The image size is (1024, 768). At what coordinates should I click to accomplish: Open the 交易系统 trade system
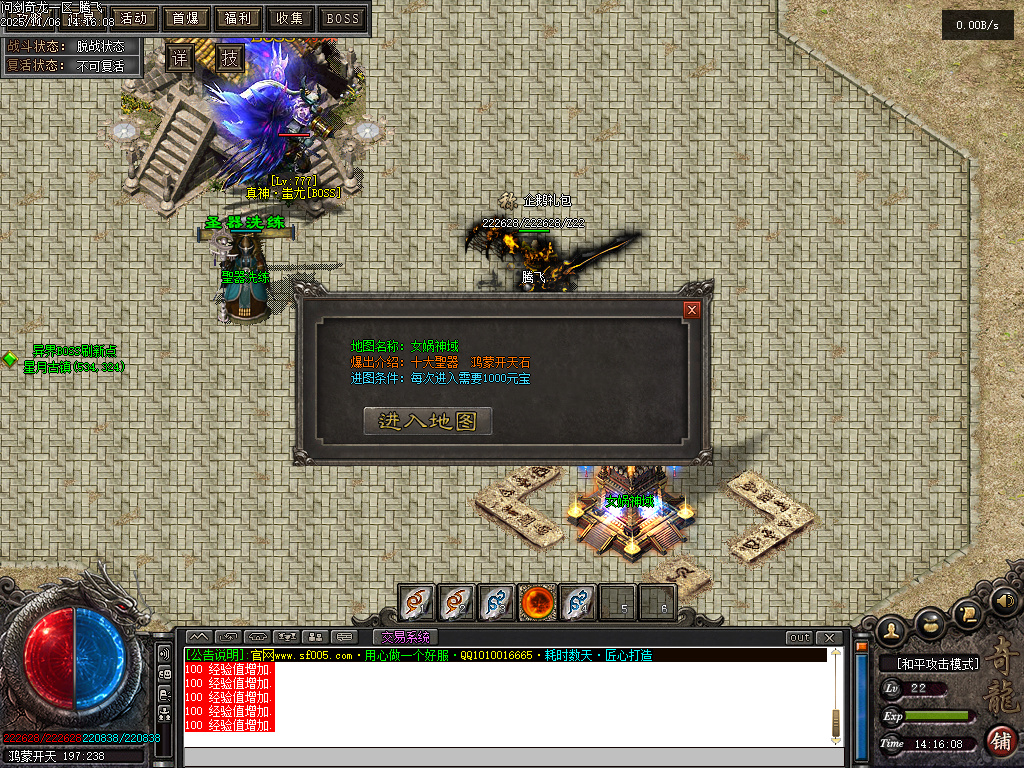405,637
